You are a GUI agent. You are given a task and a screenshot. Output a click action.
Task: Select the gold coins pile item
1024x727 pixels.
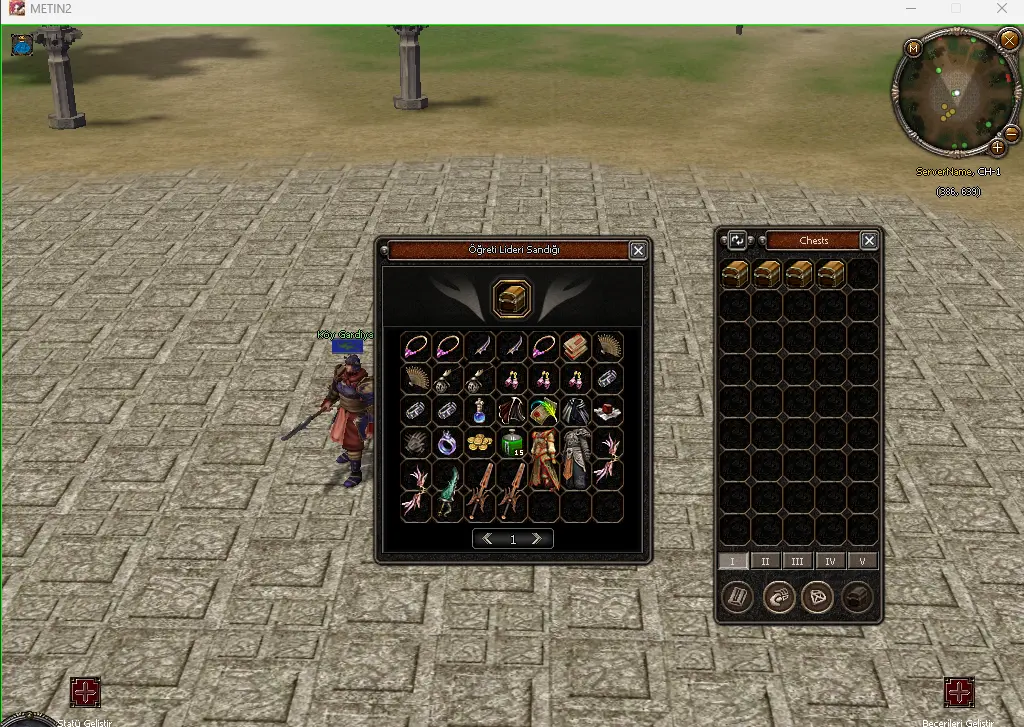click(x=480, y=442)
